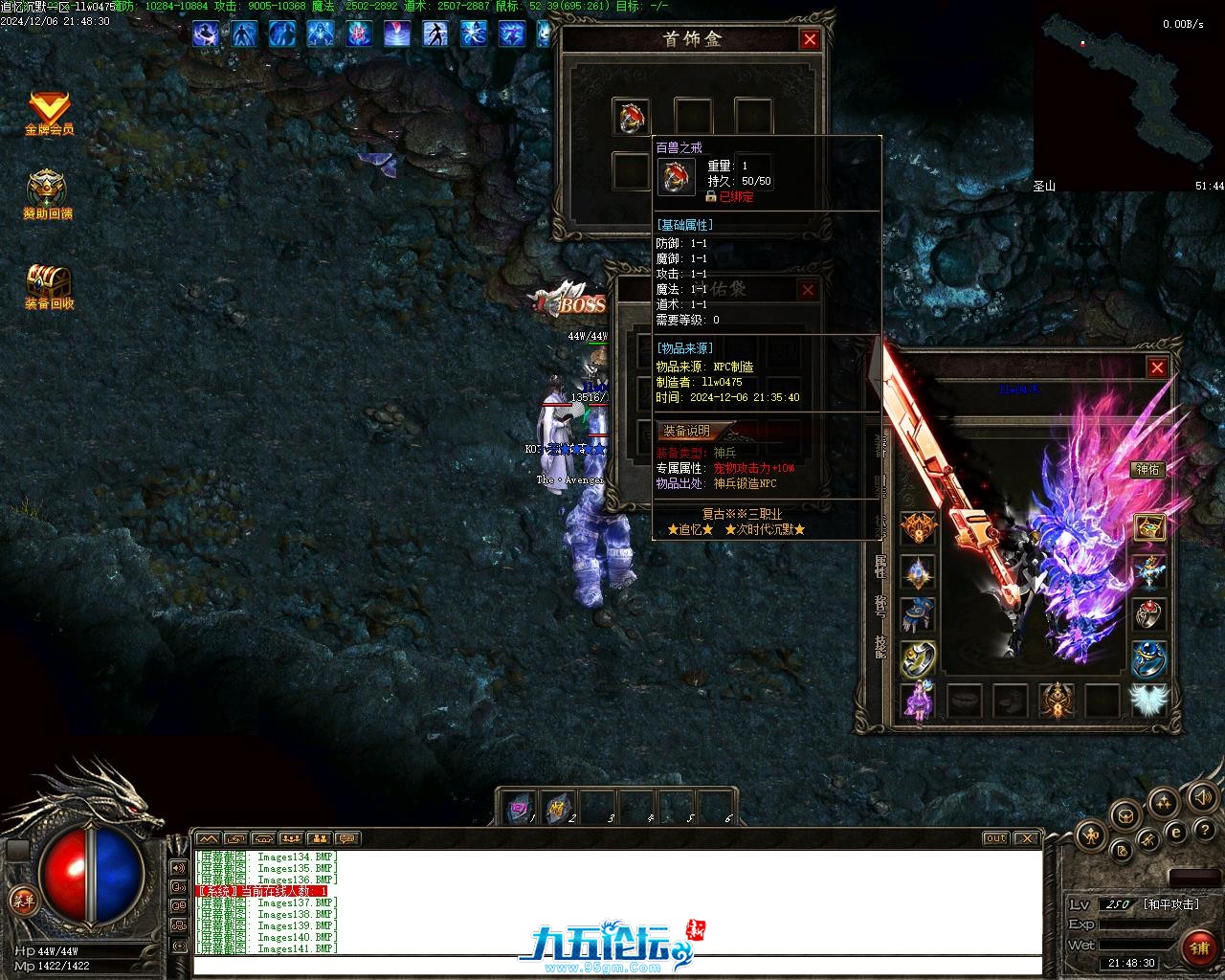
Task: Open the red 铺 shop button
Action: (x=1199, y=948)
